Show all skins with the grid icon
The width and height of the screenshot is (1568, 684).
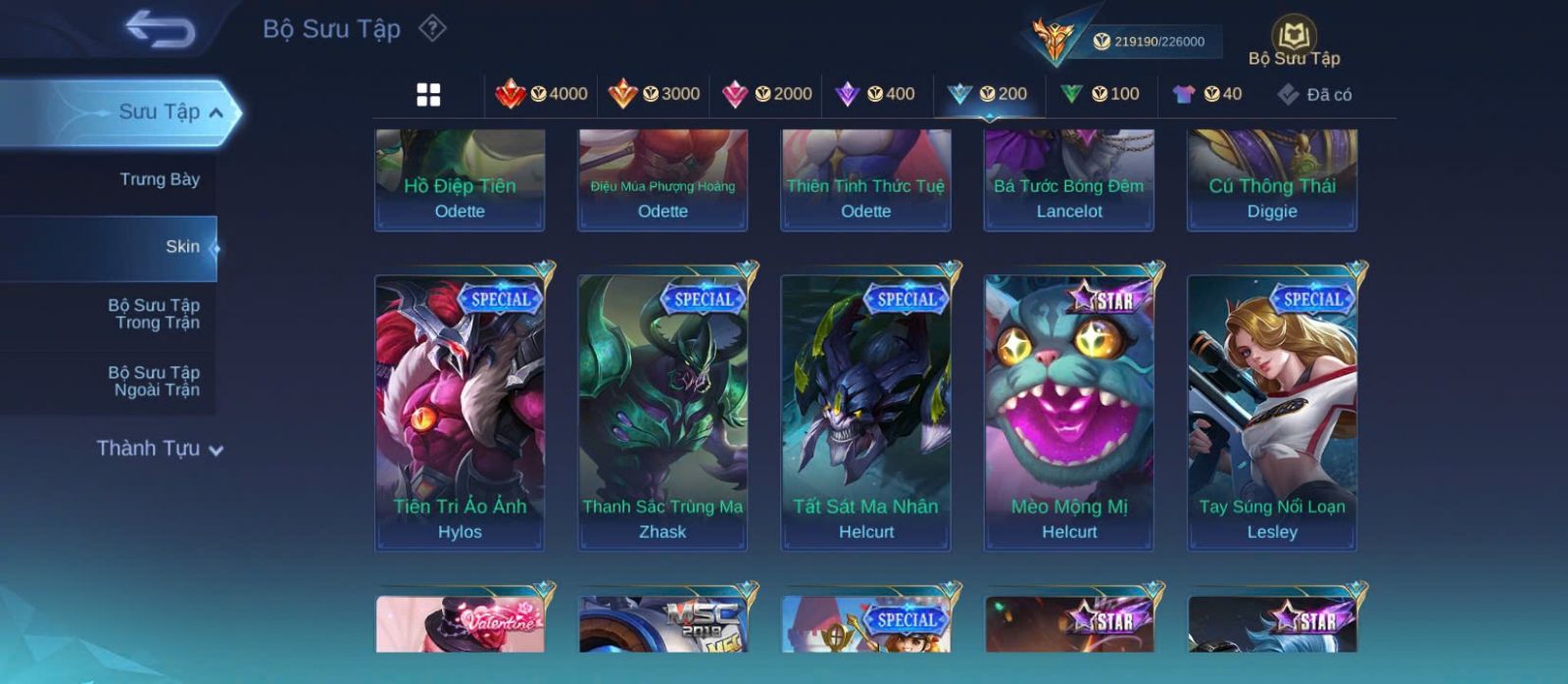click(x=428, y=94)
